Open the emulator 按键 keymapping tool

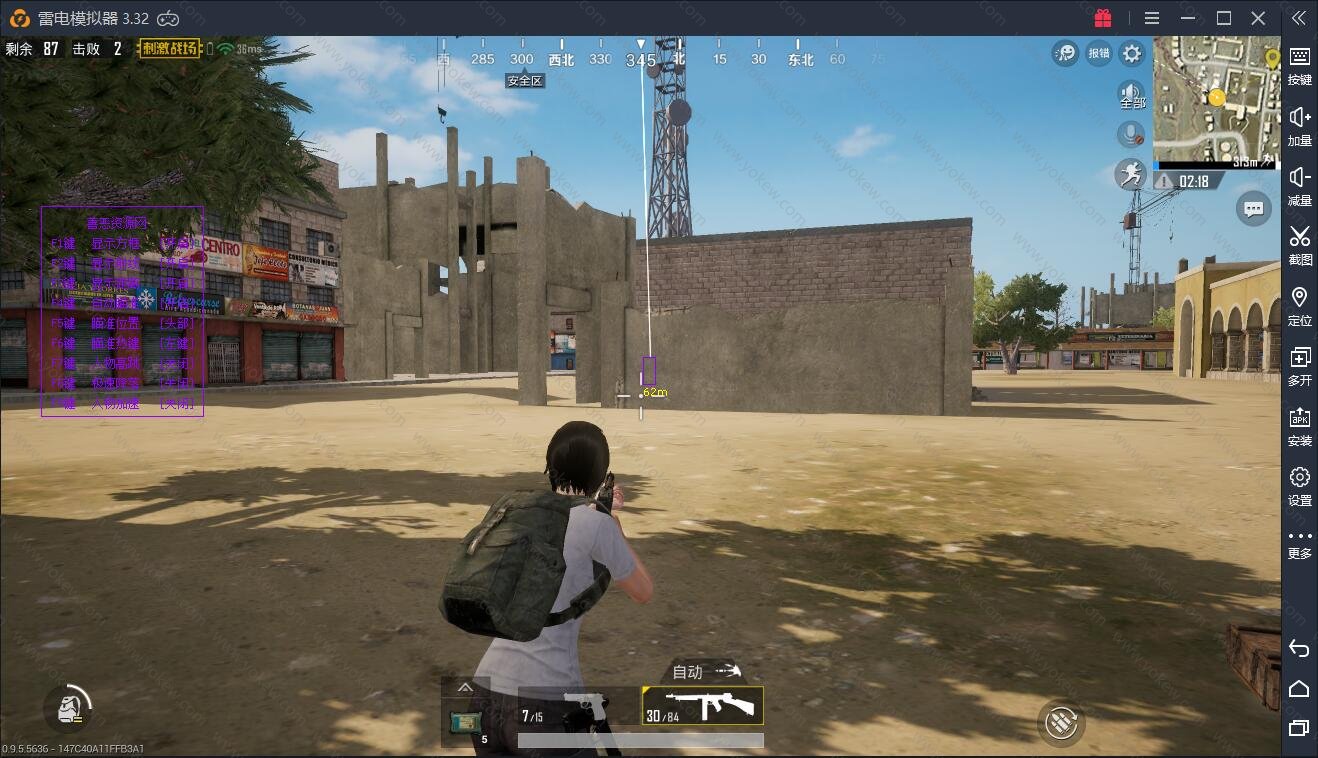click(1299, 64)
